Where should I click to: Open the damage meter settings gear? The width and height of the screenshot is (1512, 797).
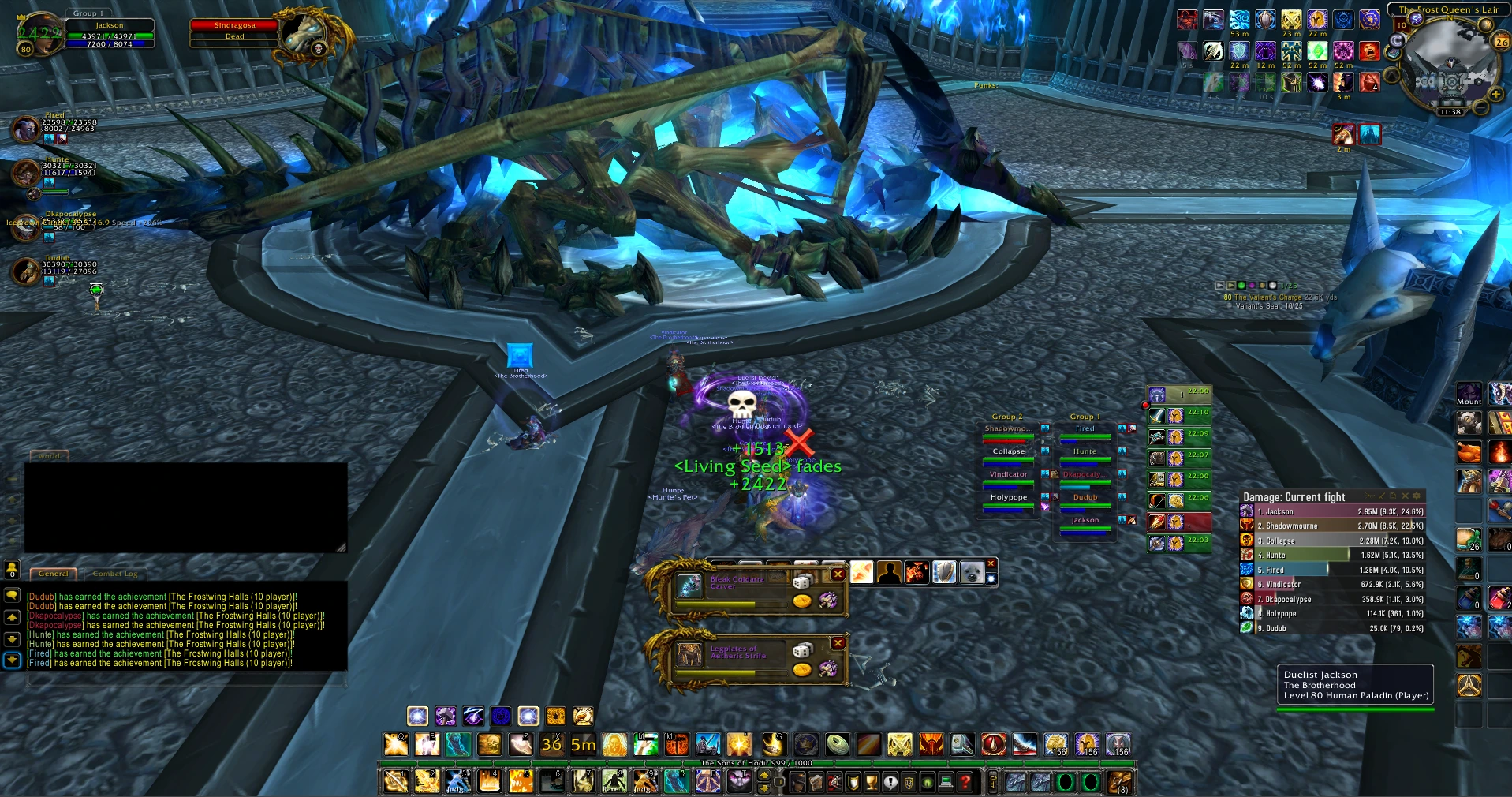(x=1417, y=496)
